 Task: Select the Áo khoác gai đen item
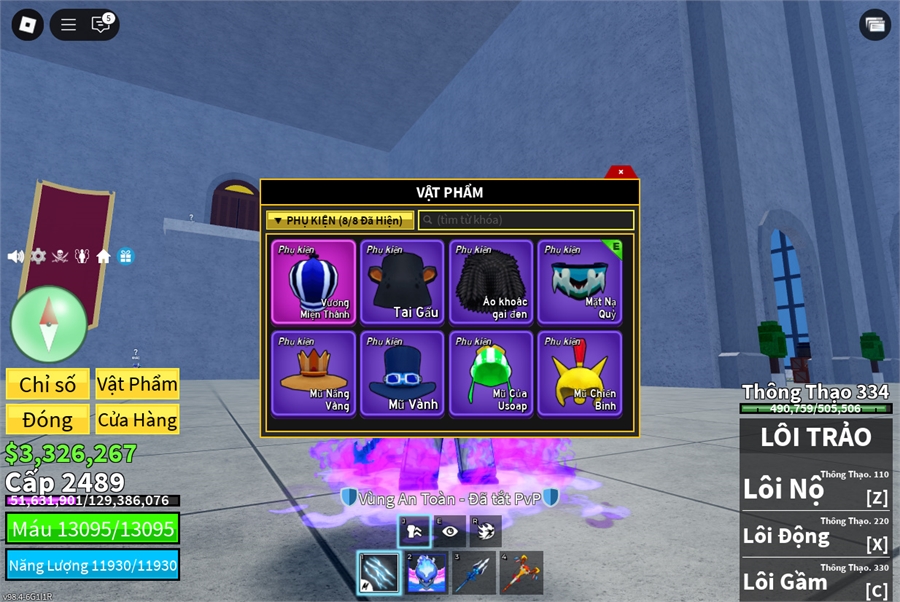(x=491, y=282)
